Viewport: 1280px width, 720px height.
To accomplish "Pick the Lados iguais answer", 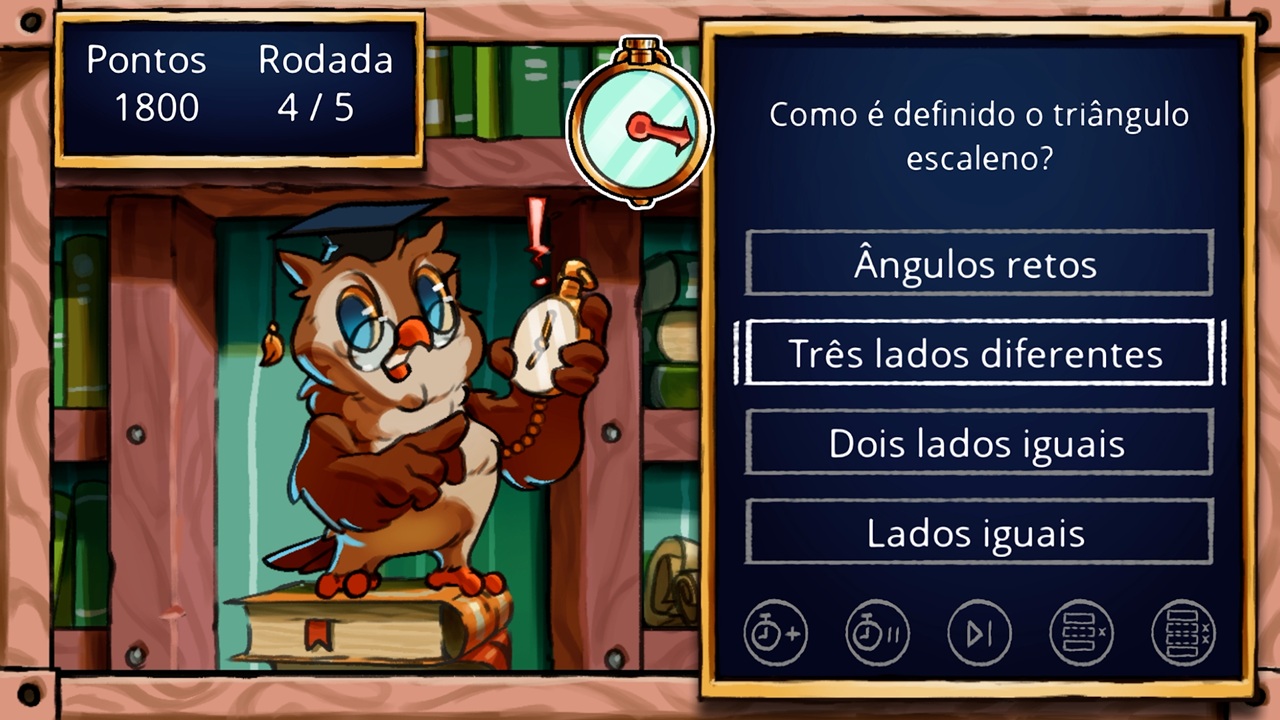I will pos(977,532).
